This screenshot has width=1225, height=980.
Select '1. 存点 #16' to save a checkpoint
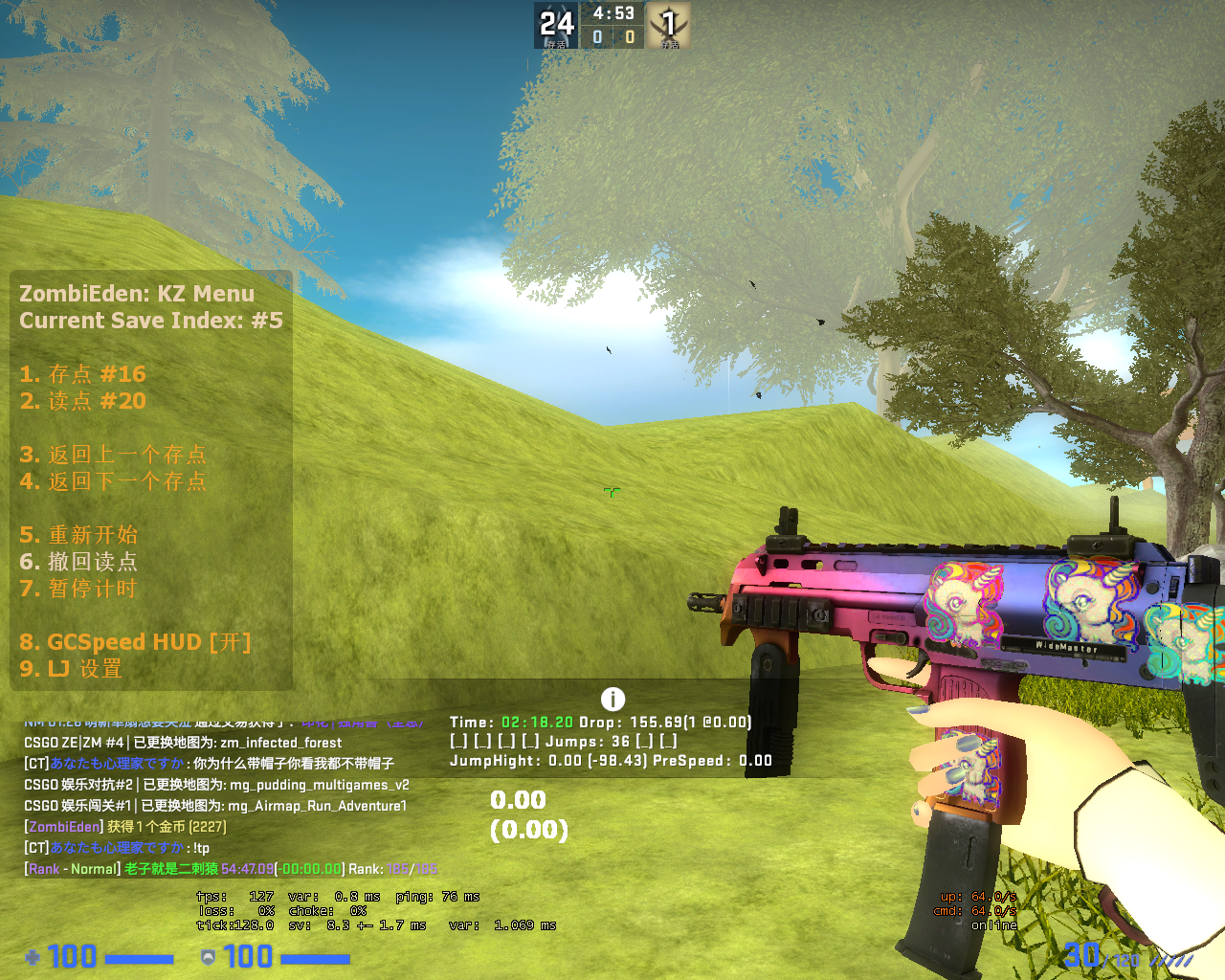(84, 374)
